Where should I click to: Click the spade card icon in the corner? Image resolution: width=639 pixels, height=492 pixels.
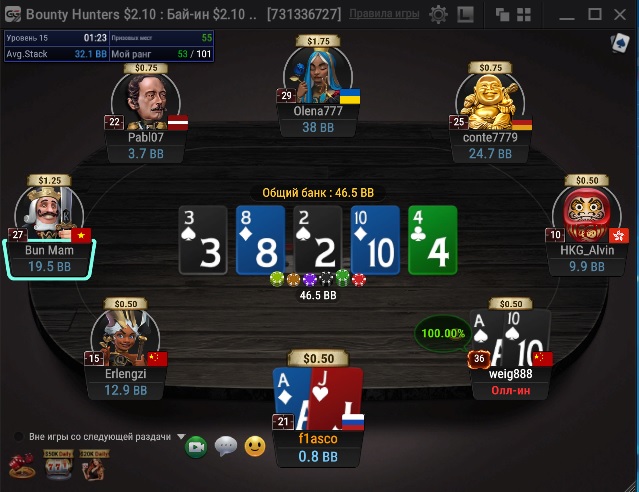click(x=620, y=44)
